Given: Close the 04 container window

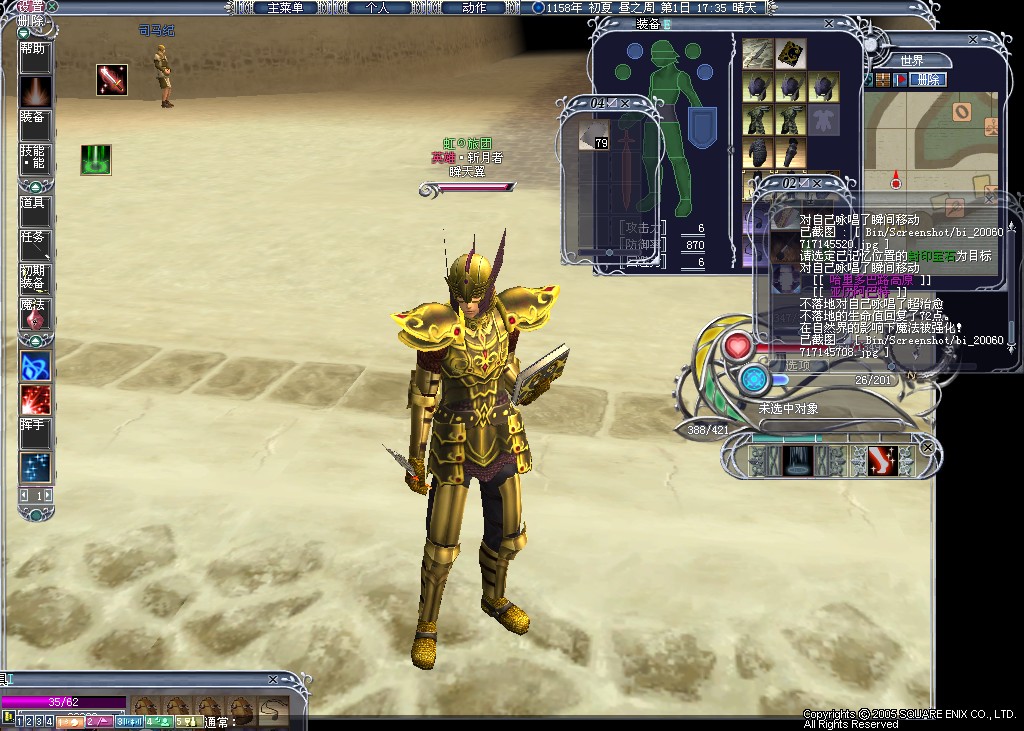Looking at the screenshot, I should [x=626, y=103].
